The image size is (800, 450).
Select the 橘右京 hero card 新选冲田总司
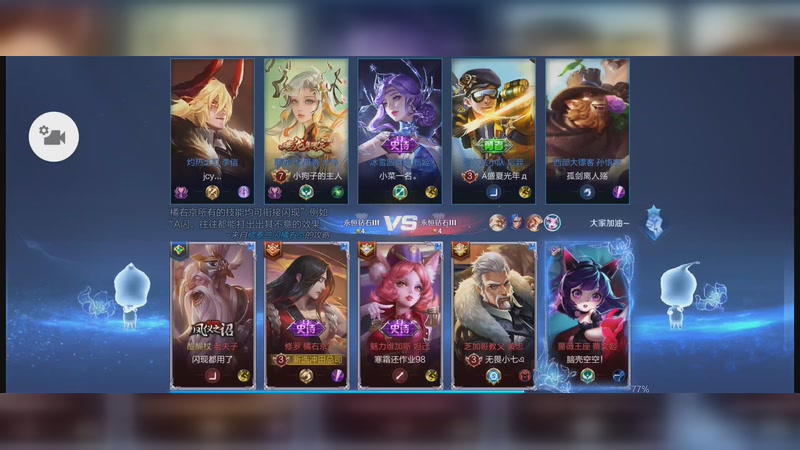coord(306,314)
